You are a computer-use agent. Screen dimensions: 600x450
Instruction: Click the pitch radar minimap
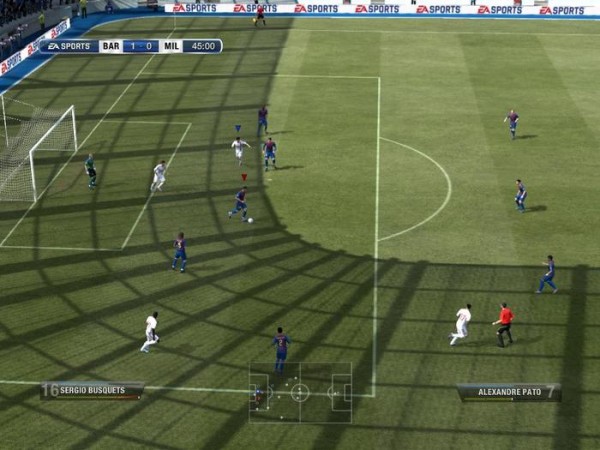point(300,392)
